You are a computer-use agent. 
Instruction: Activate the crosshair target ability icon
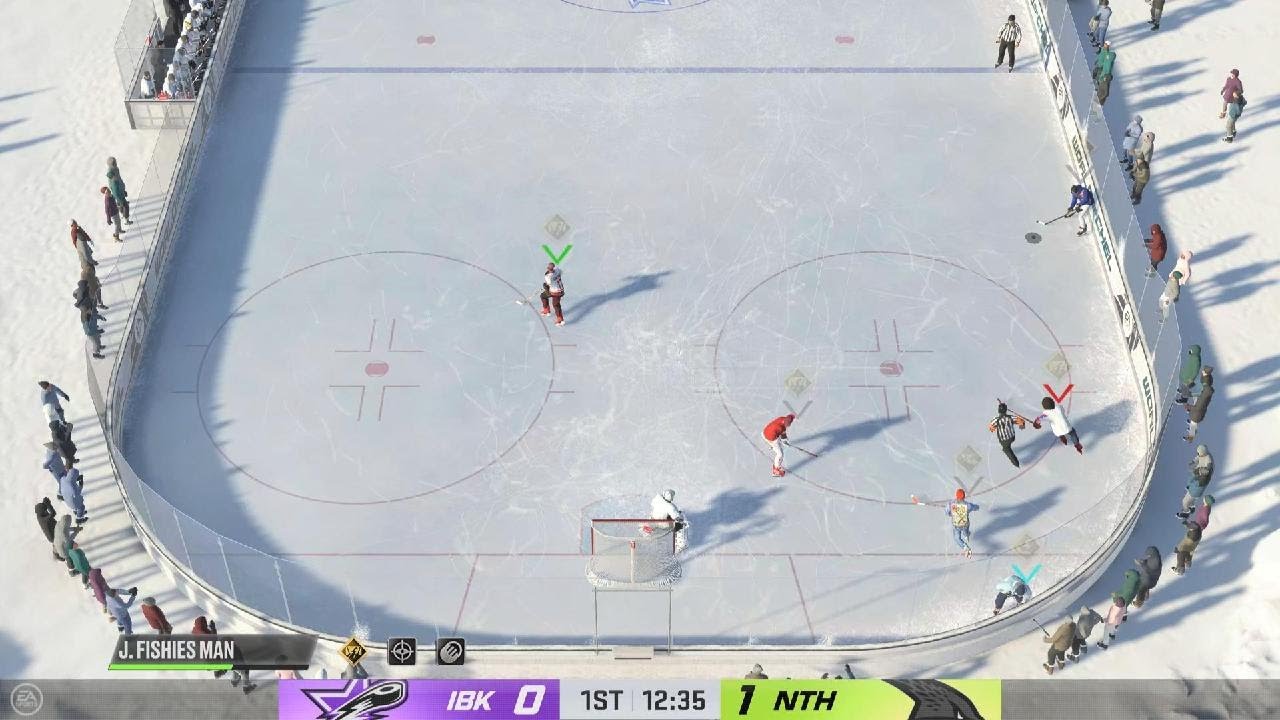[x=402, y=651]
